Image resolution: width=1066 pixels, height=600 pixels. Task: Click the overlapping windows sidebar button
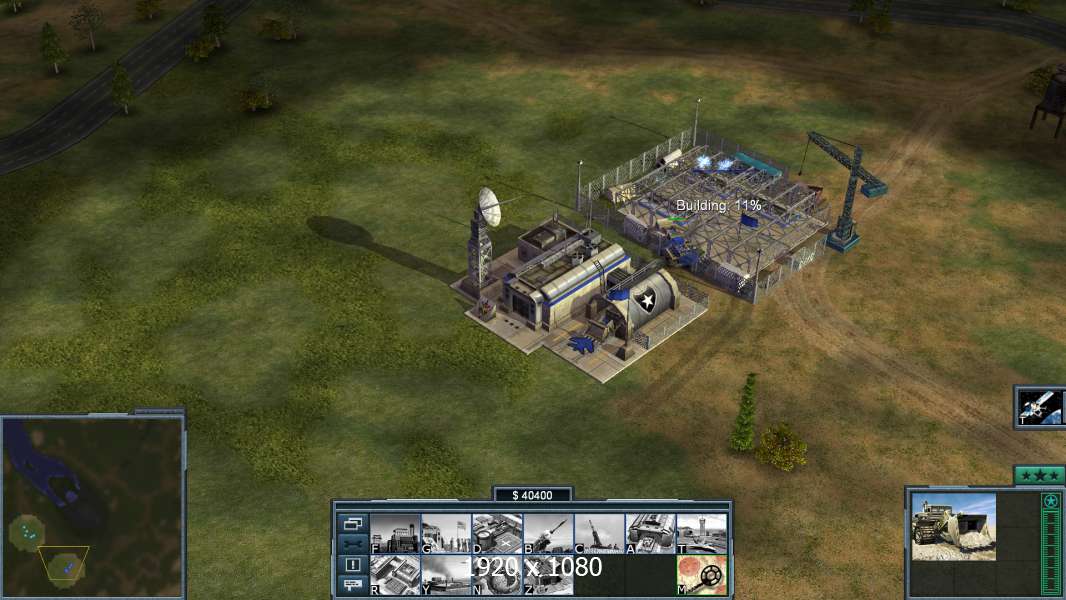[x=353, y=523]
